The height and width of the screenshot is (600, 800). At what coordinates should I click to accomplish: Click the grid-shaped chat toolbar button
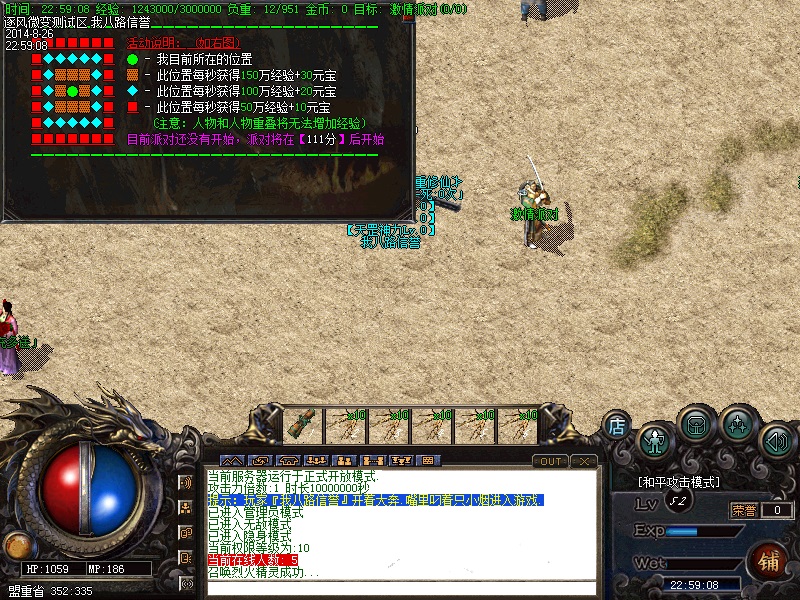coord(429,461)
